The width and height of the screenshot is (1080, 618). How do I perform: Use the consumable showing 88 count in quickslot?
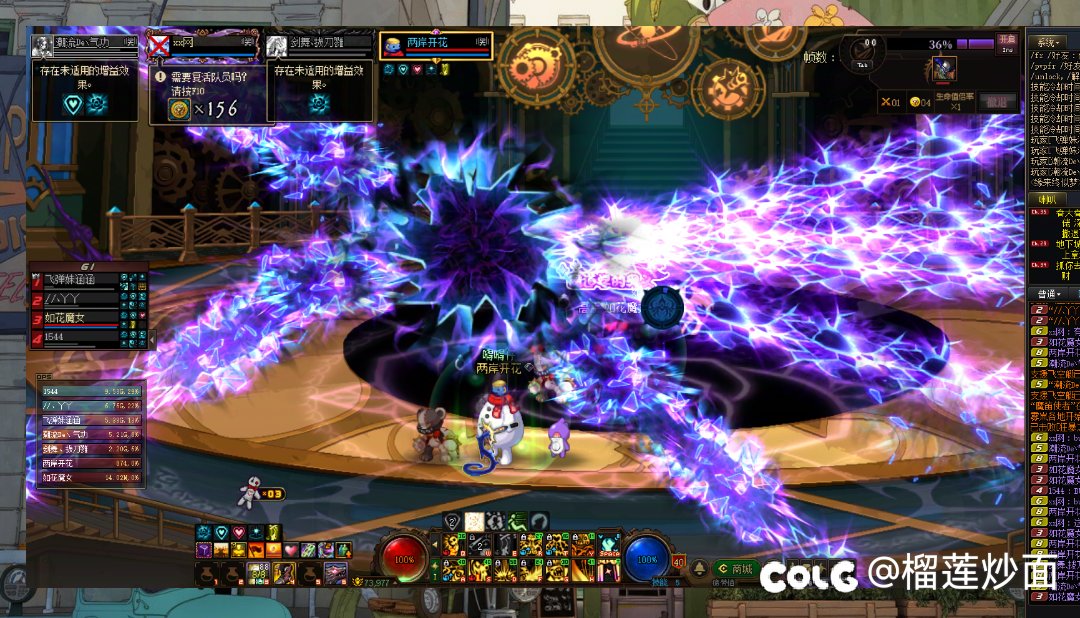tap(258, 573)
